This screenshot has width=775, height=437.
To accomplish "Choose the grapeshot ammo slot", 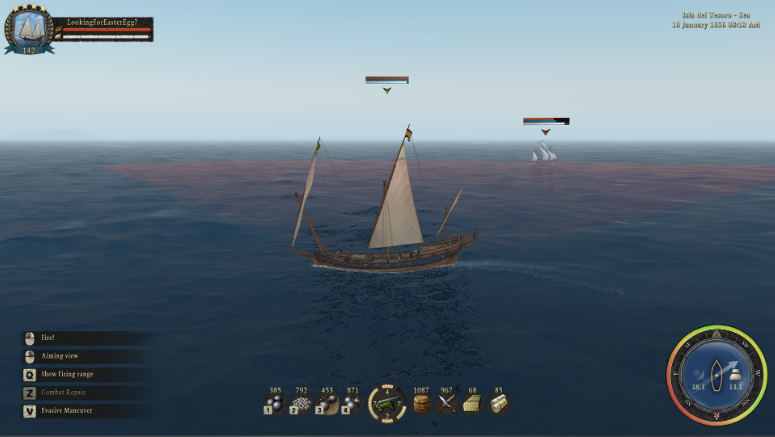I will (301, 403).
